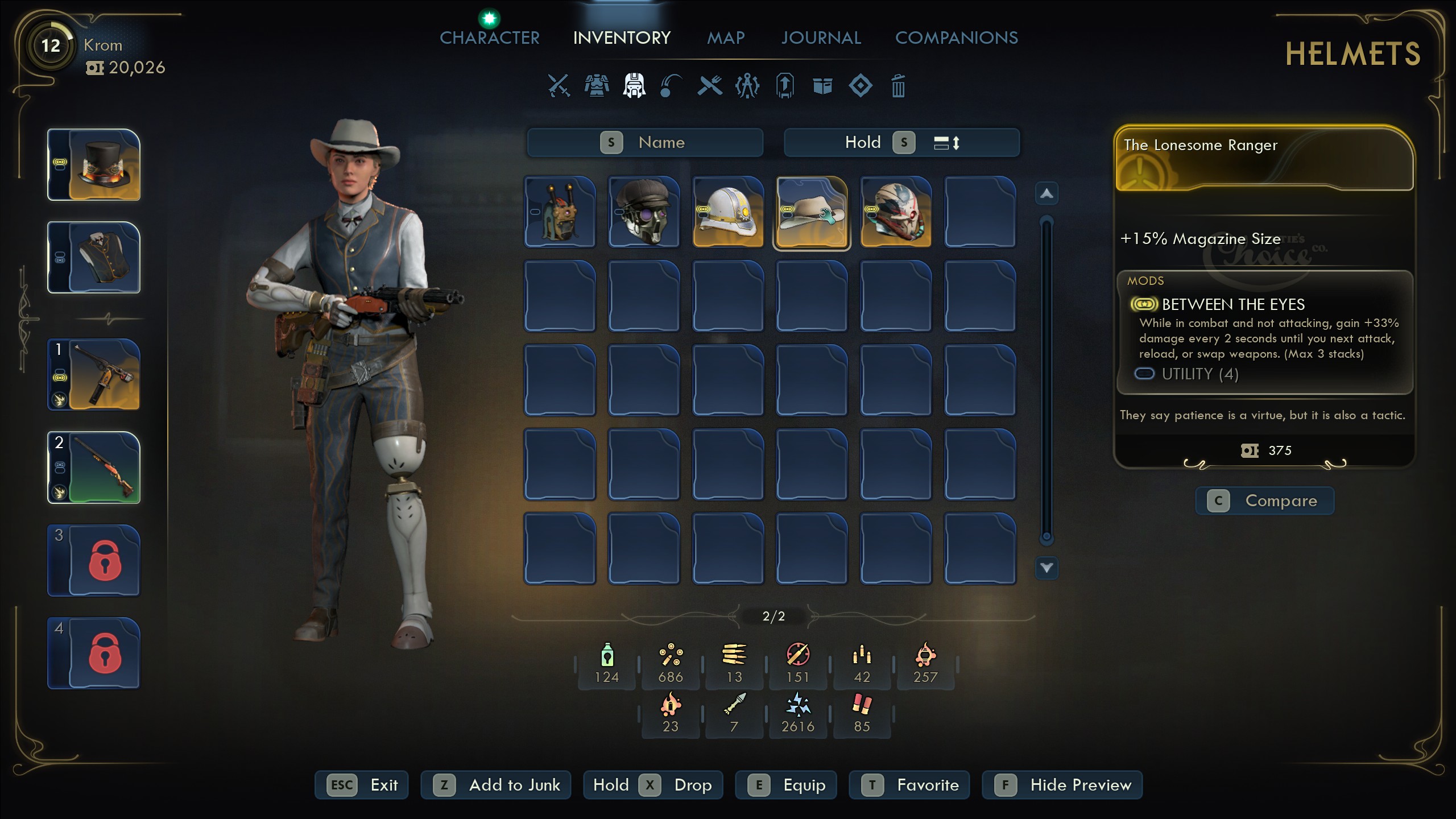Image resolution: width=1456 pixels, height=819 pixels.
Task: Select the white hard hat helmet thumbnail
Action: point(728,212)
